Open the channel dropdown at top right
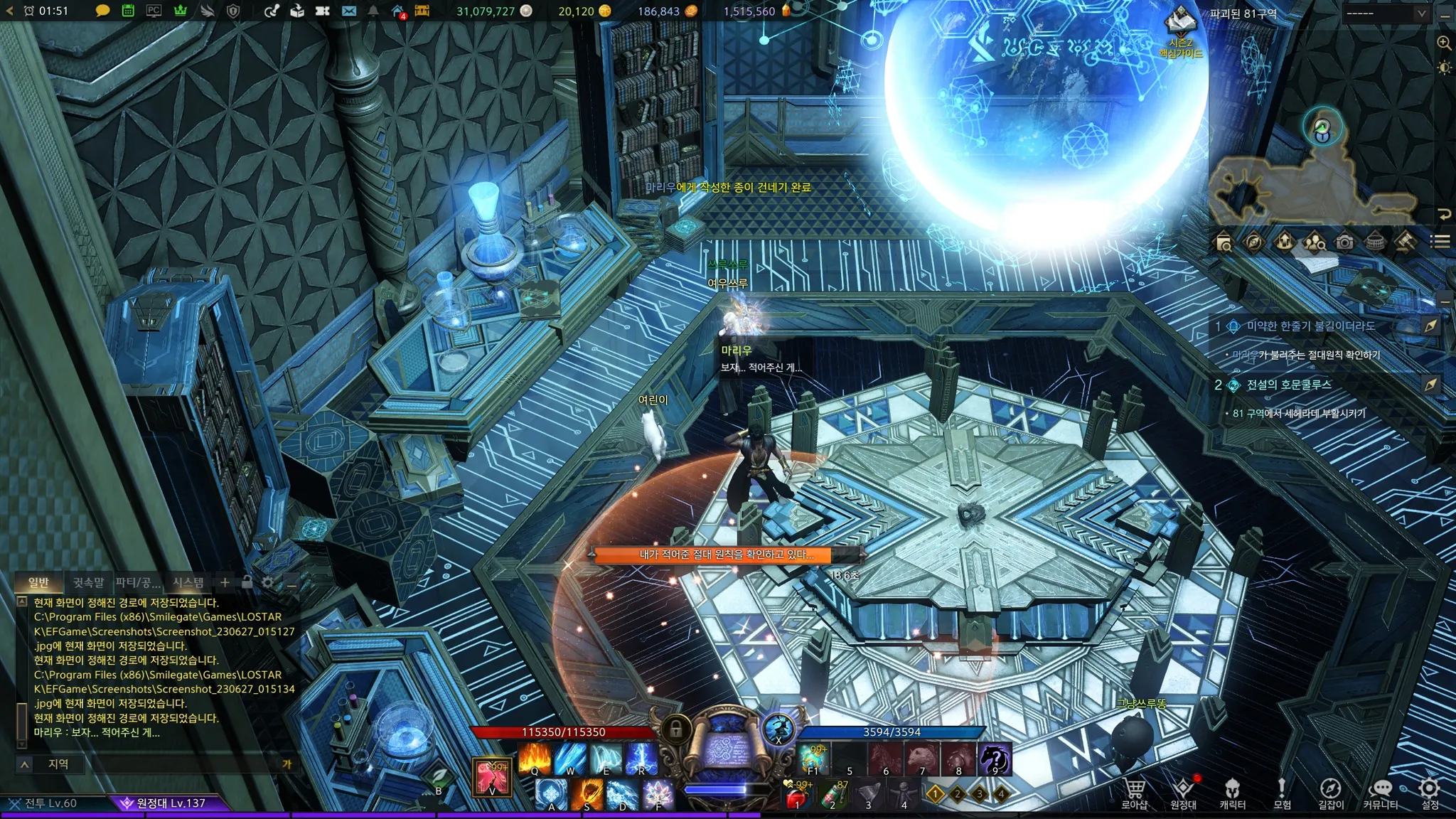 (x=1385, y=14)
